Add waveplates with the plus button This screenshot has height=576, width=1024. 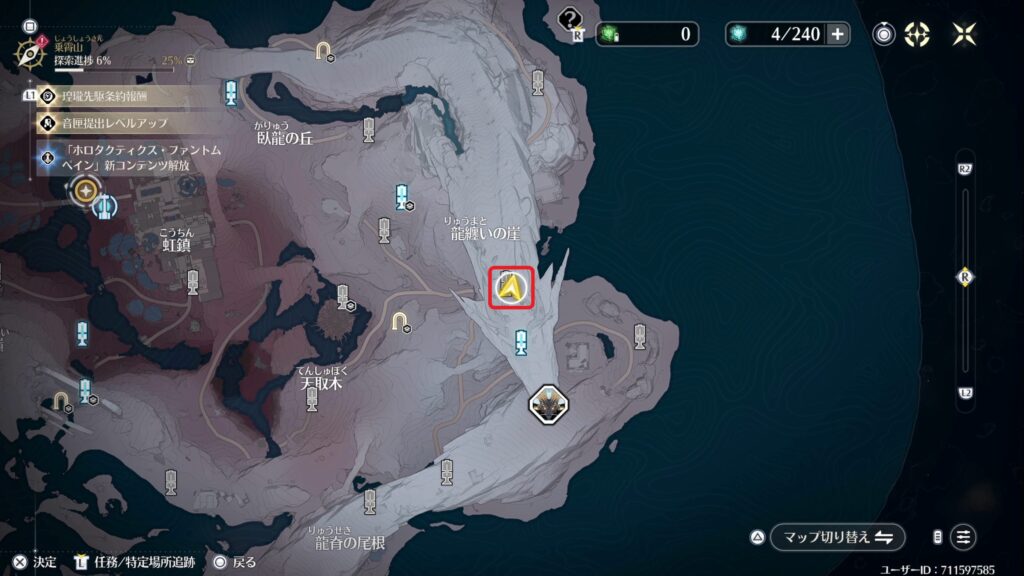(837, 34)
